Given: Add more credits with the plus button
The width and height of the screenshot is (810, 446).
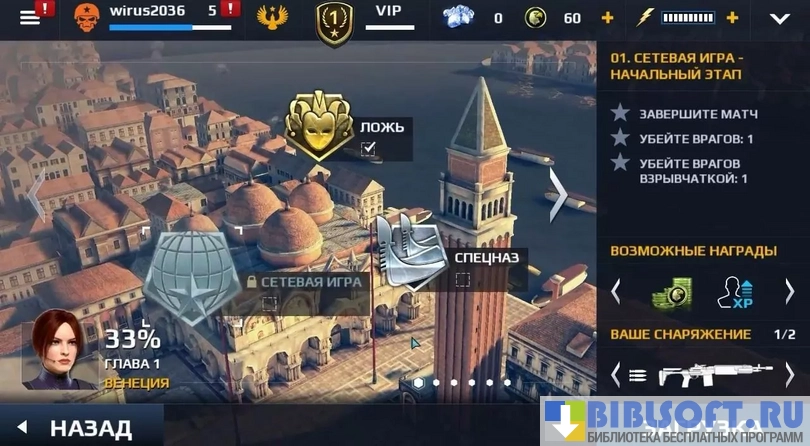Looking at the screenshot, I should [x=607, y=18].
